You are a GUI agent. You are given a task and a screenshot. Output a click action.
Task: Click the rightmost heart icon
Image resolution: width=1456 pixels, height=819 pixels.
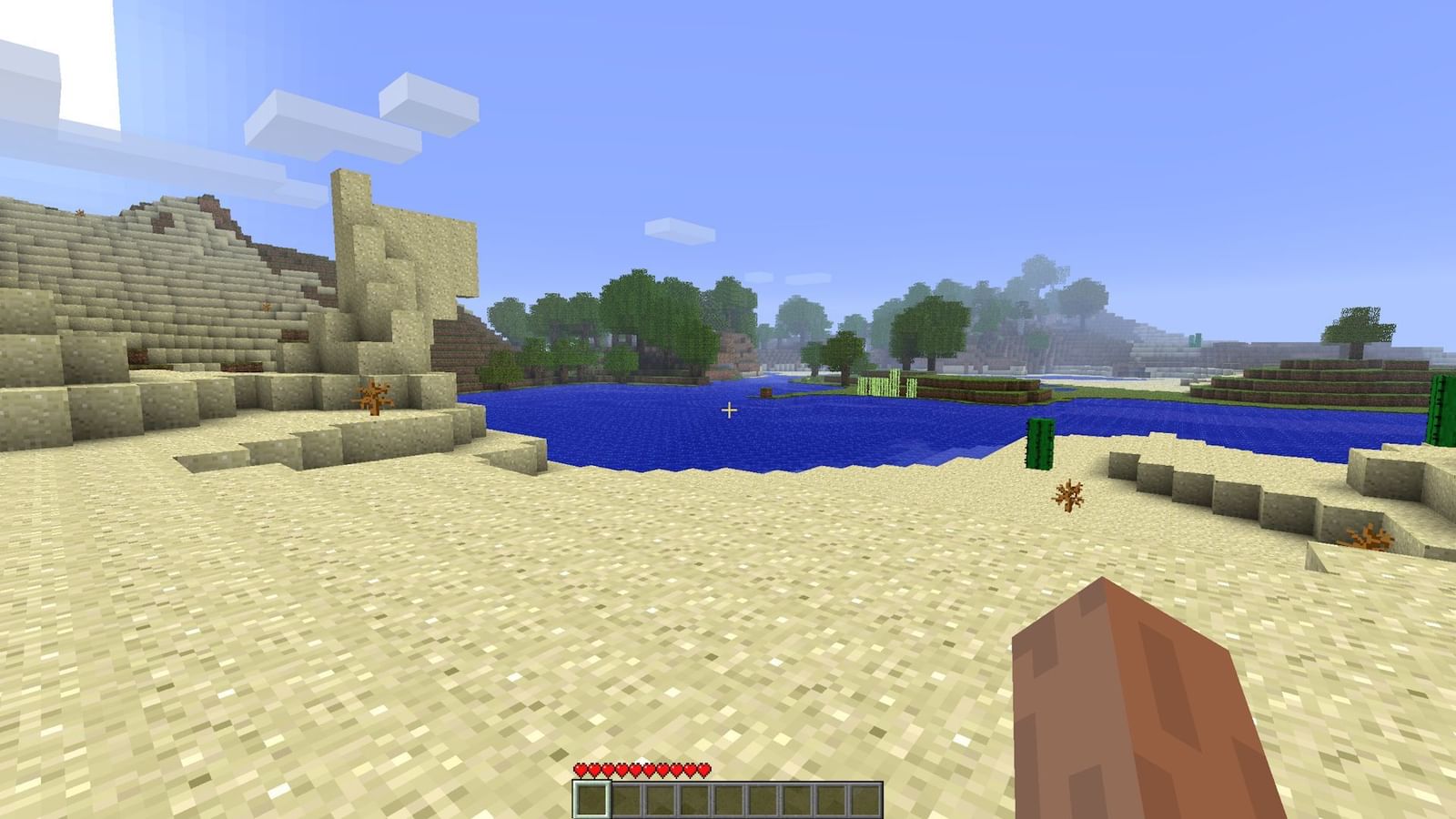[x=703, y=769]
